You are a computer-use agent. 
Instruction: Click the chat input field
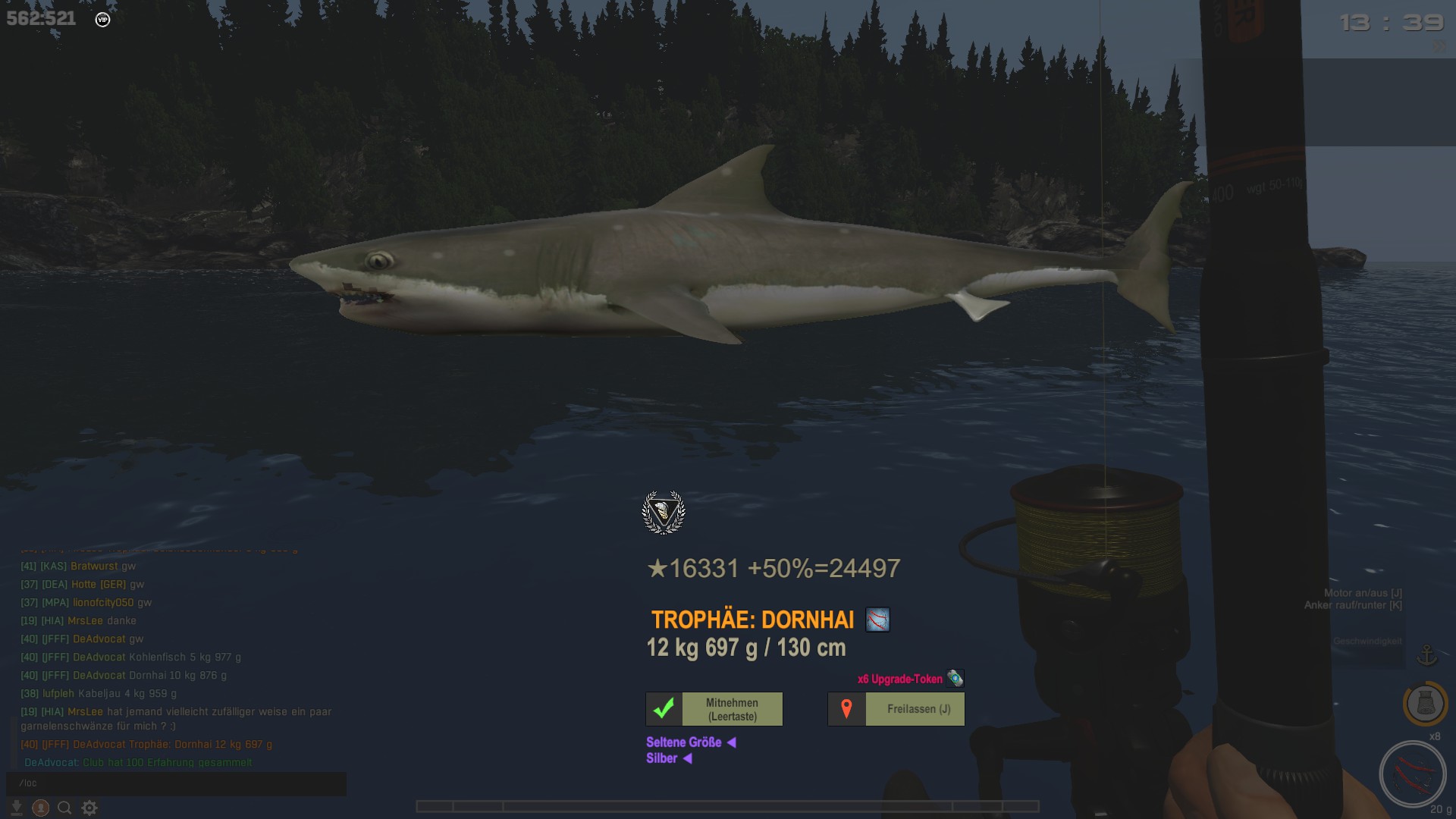click(176, 783)
